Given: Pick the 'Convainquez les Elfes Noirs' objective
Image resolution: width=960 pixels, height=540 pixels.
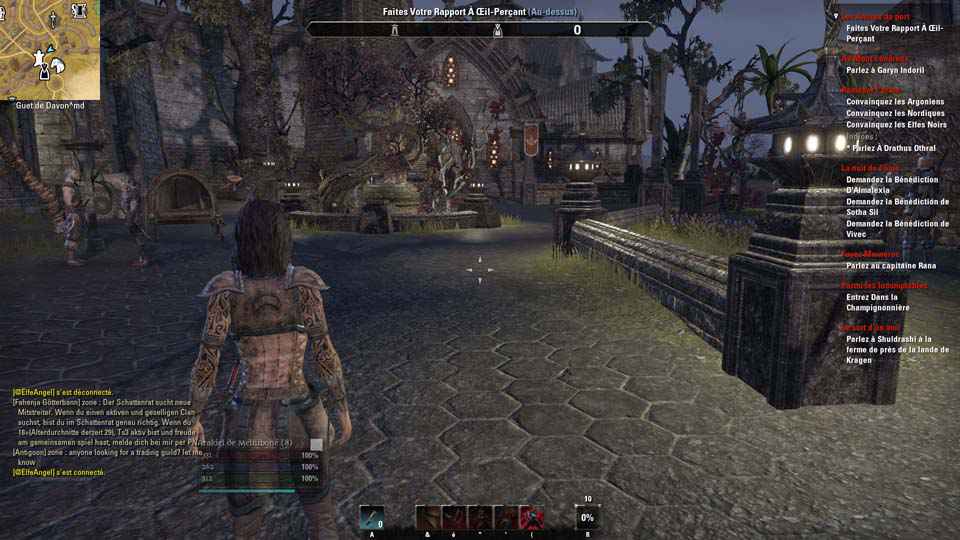Looking at the screenshot, I should pyautogui.click(x=897, y=125).
